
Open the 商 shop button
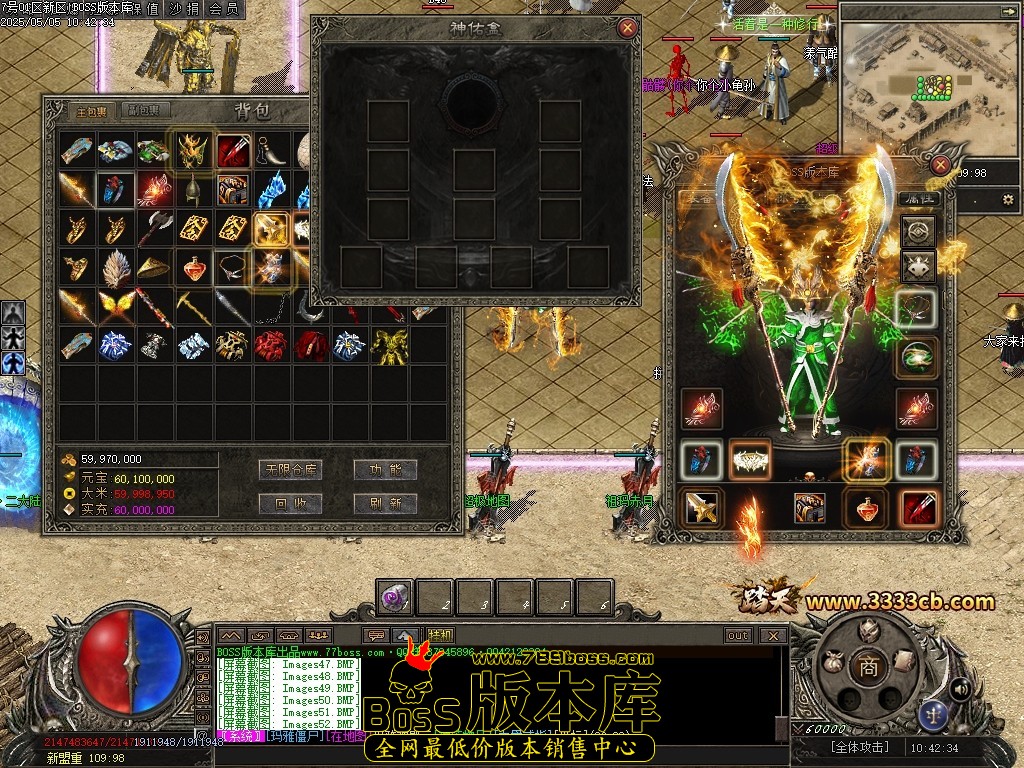pyautogui.click(x=868, y=668)
